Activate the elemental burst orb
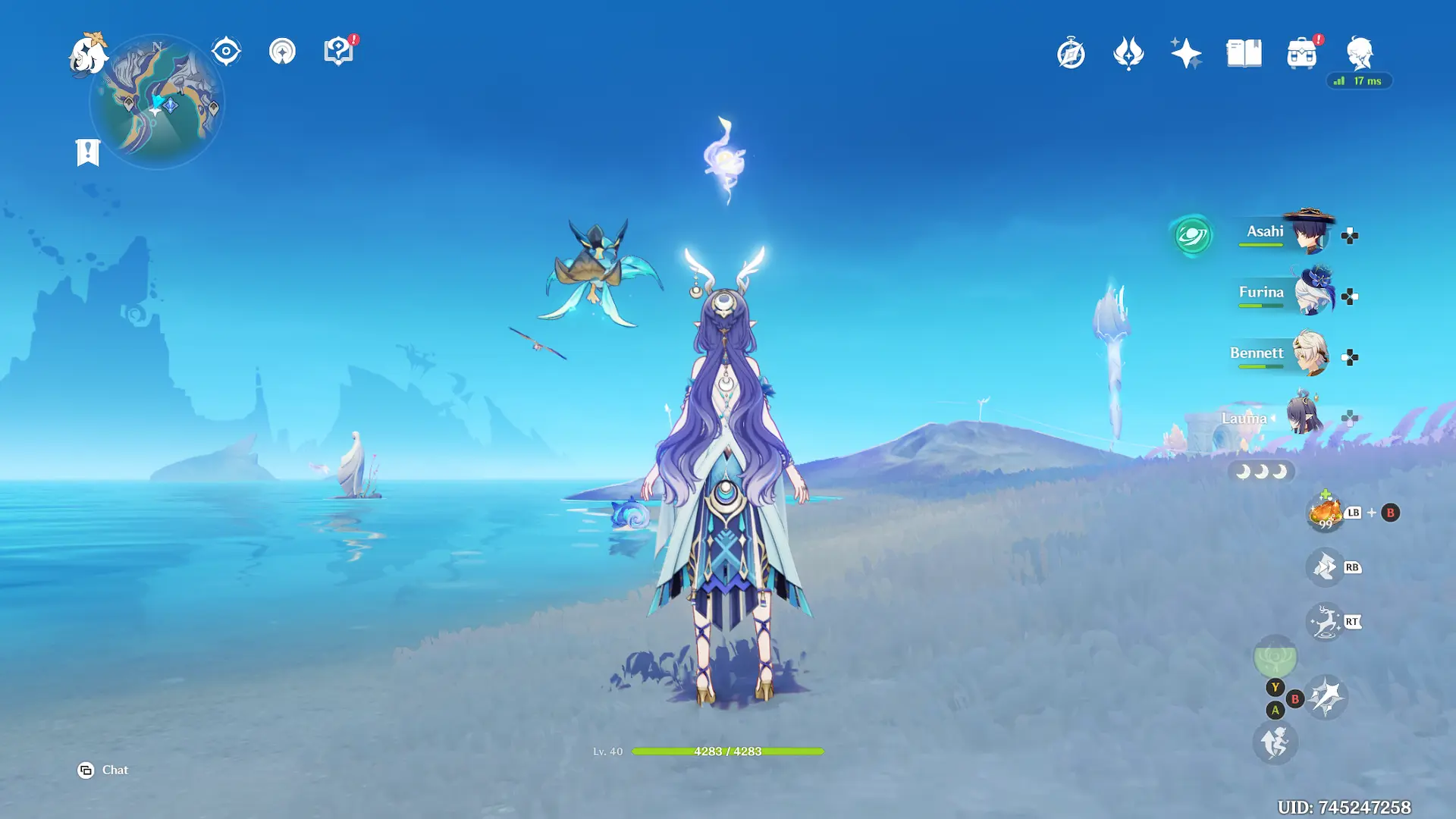Image resolution: width=1456 pixels, height=819 pixels. tap(1275, 657)
